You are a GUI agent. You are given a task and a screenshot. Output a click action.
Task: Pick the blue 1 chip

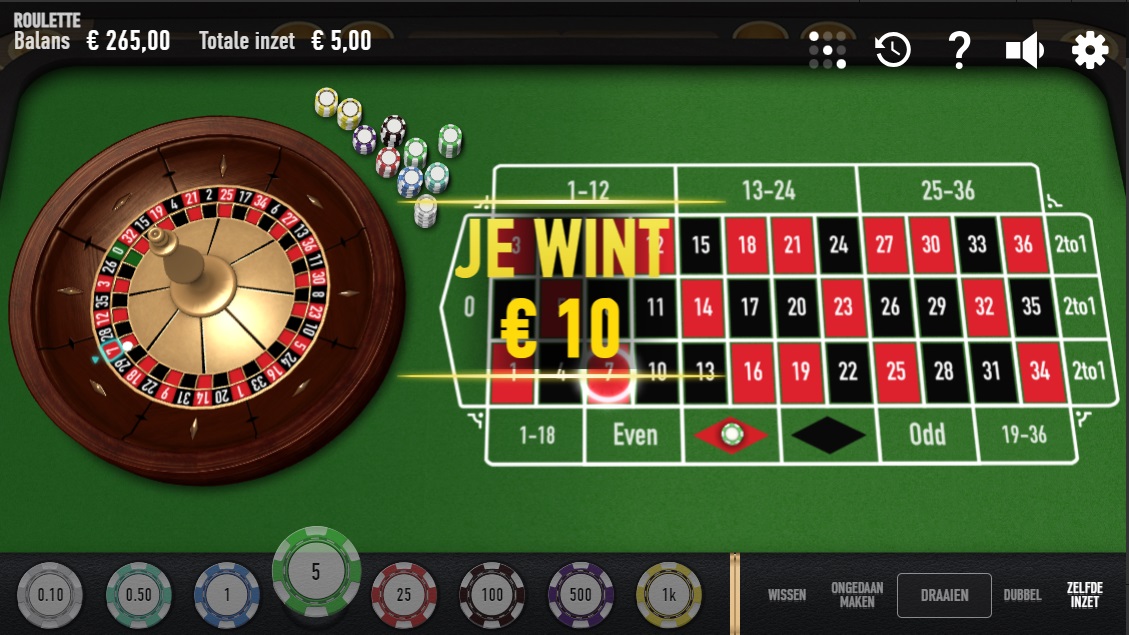click(227, 595)
